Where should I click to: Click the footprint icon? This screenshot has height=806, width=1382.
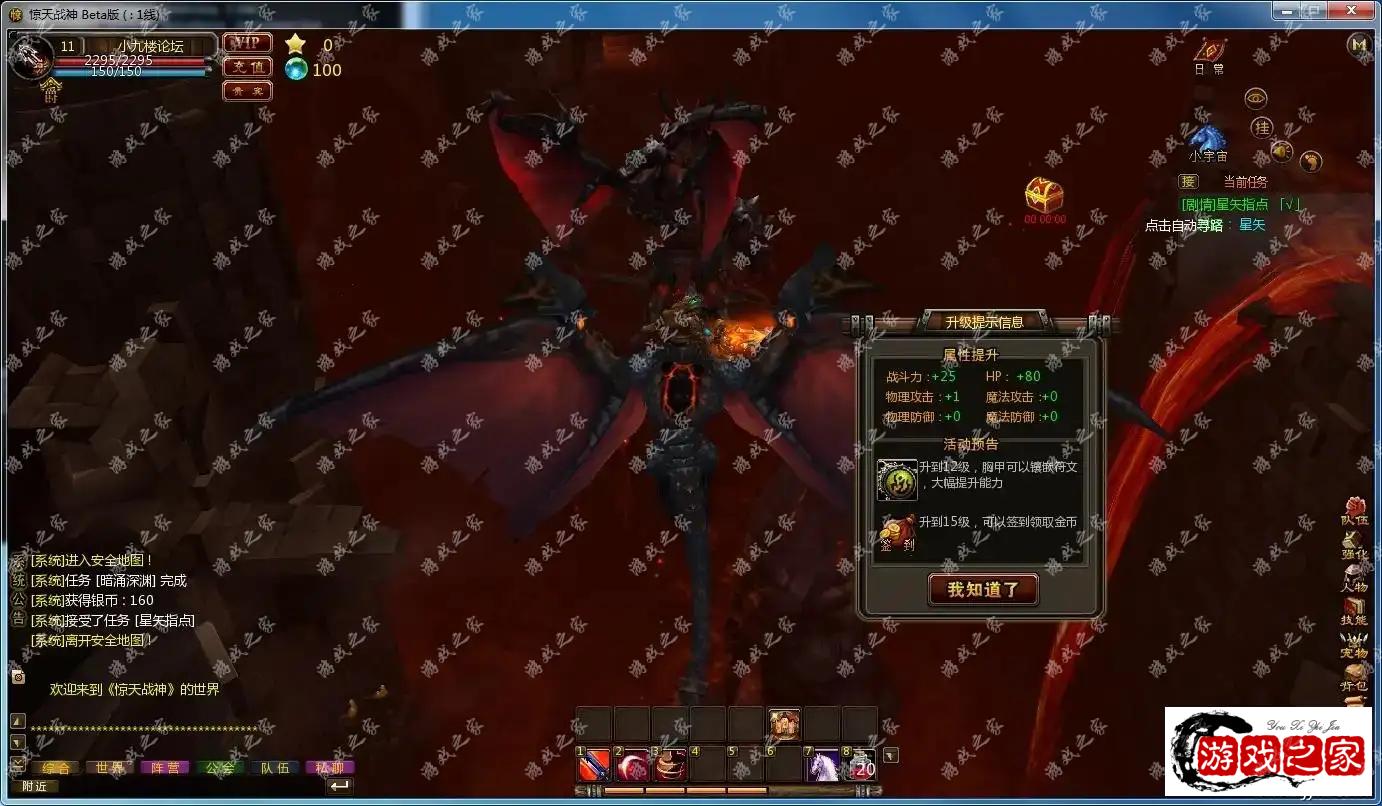tap(1310, 161)
